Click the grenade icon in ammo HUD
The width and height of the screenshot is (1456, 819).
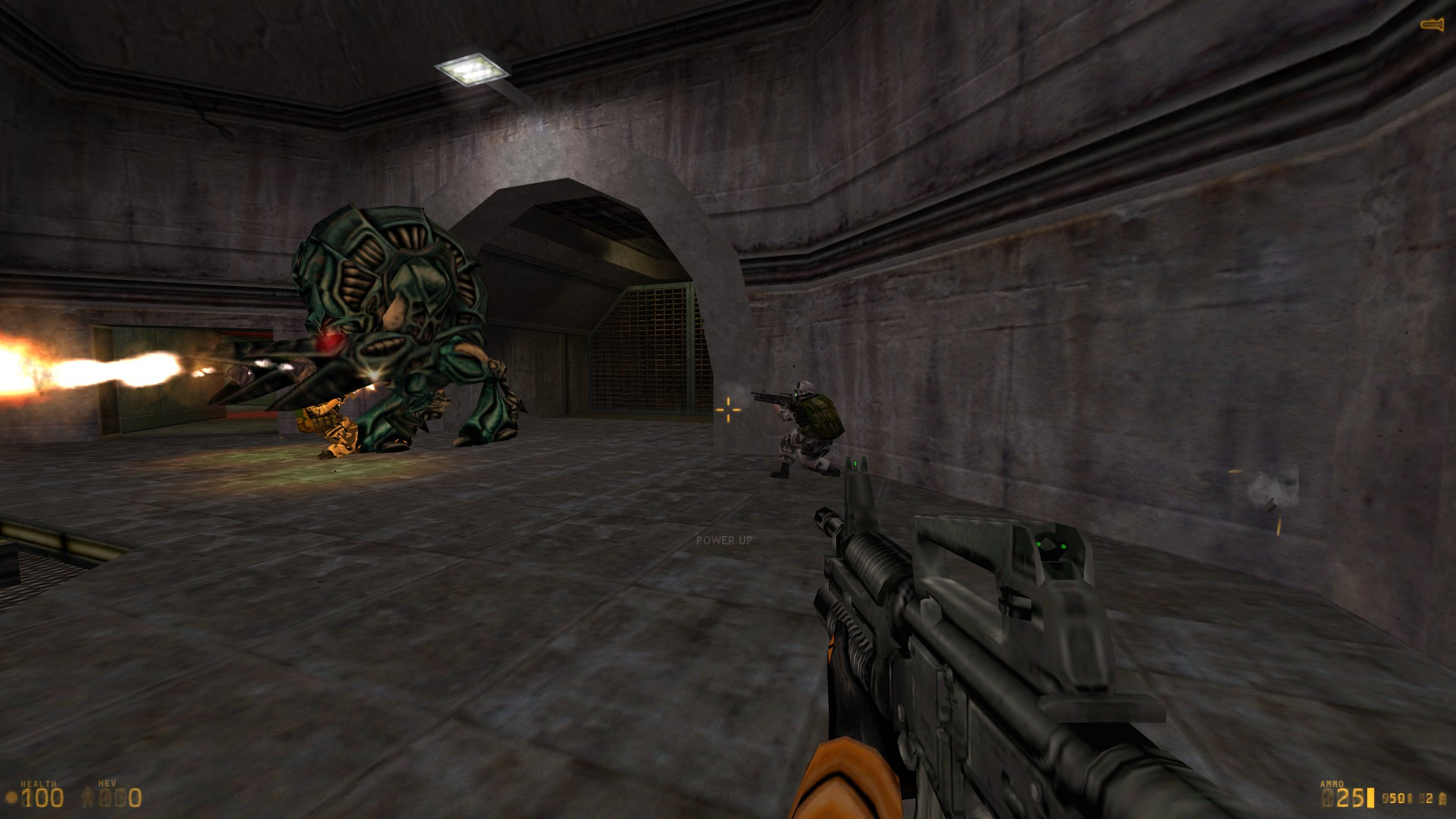(x=1442, y=799)
